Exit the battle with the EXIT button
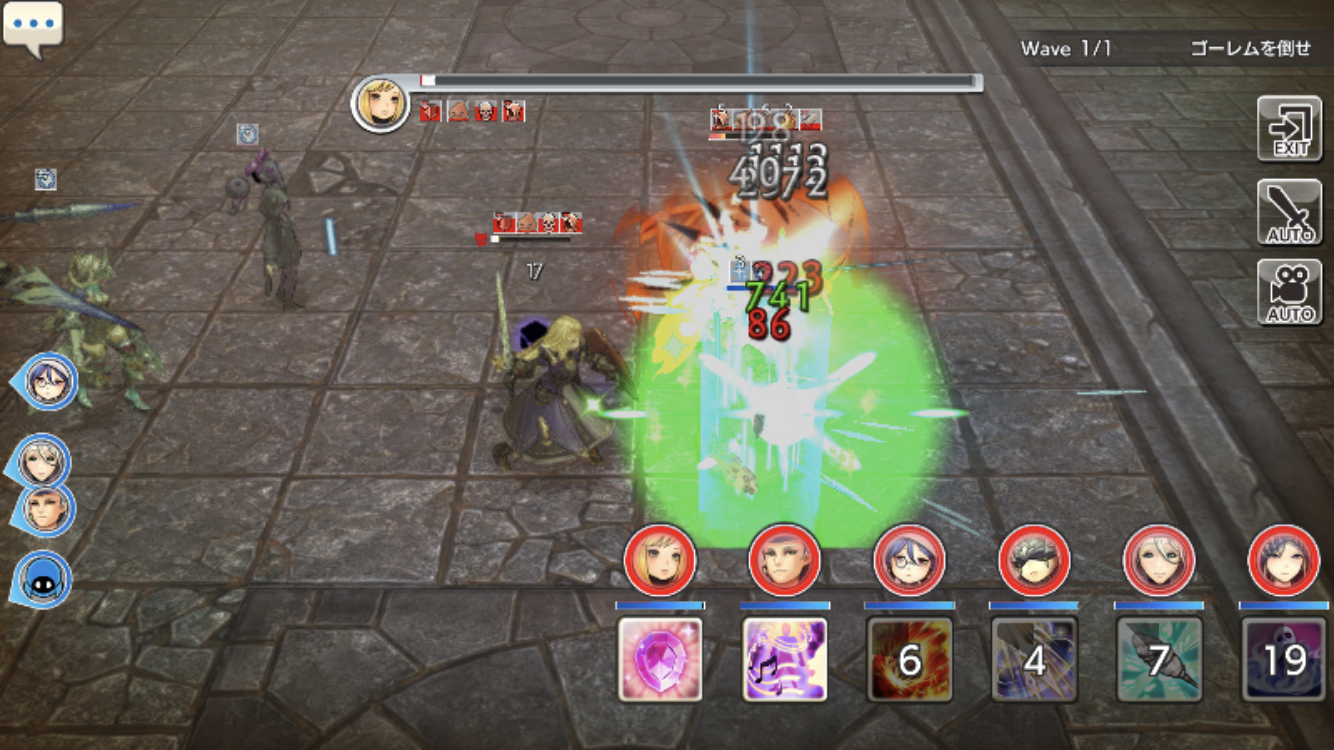The height and width of the screenshot is (750, 1334). coord(1289,129)
